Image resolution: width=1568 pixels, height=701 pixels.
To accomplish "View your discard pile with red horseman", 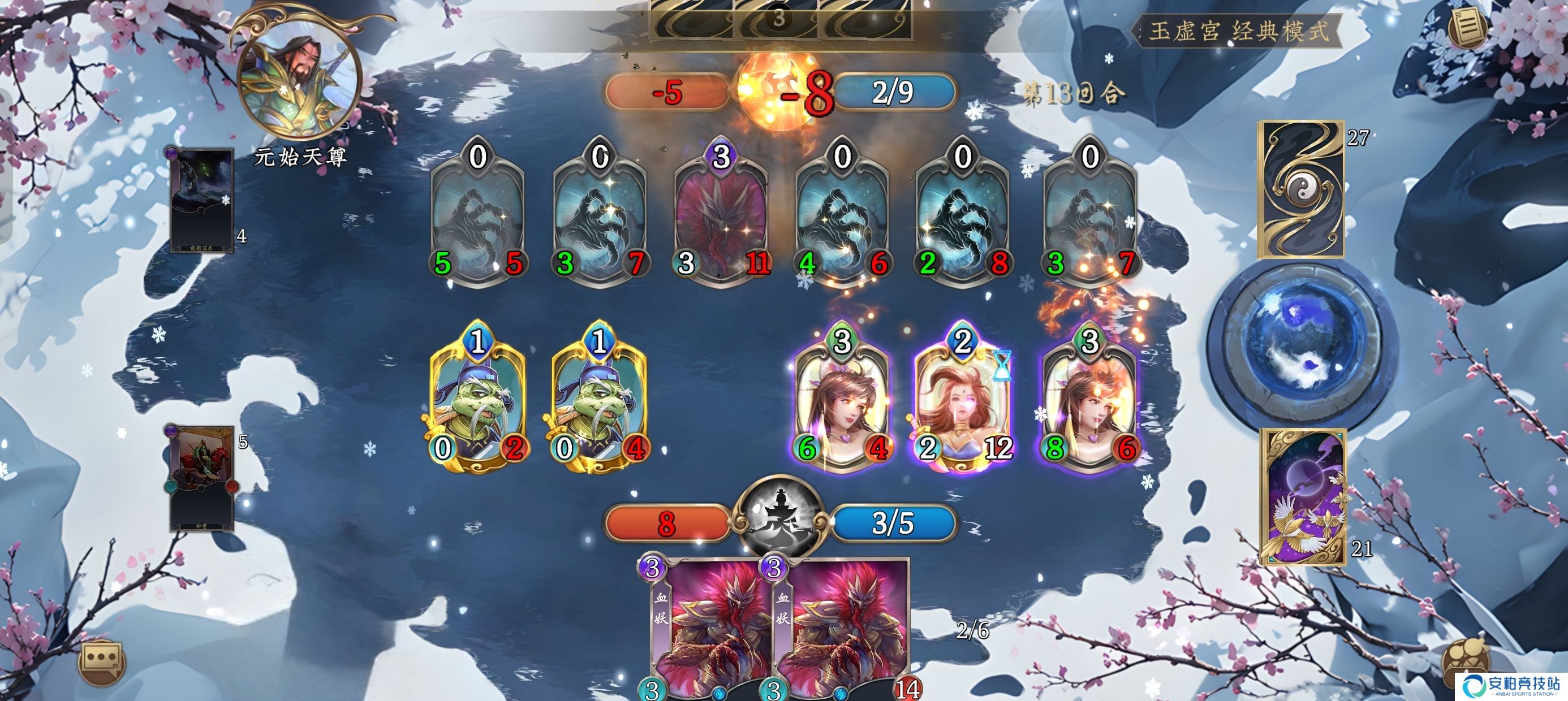I will pos(200,478).
